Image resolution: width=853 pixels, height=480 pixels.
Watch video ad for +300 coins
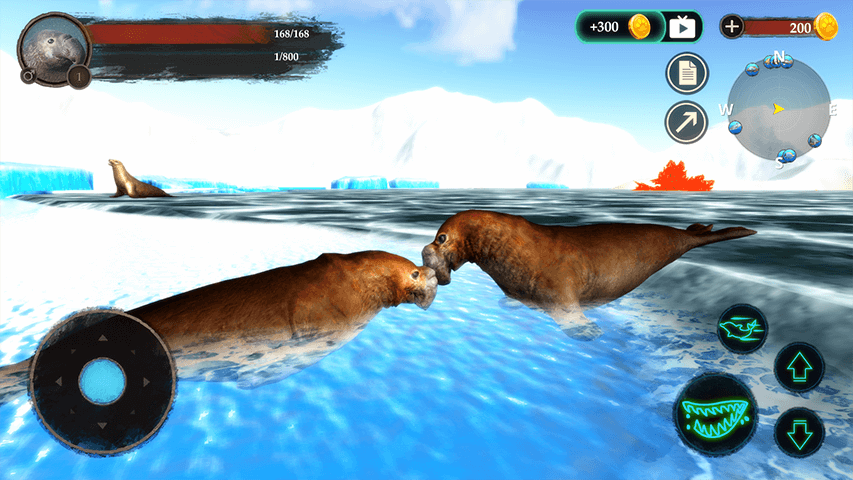[x=639, y=27]
